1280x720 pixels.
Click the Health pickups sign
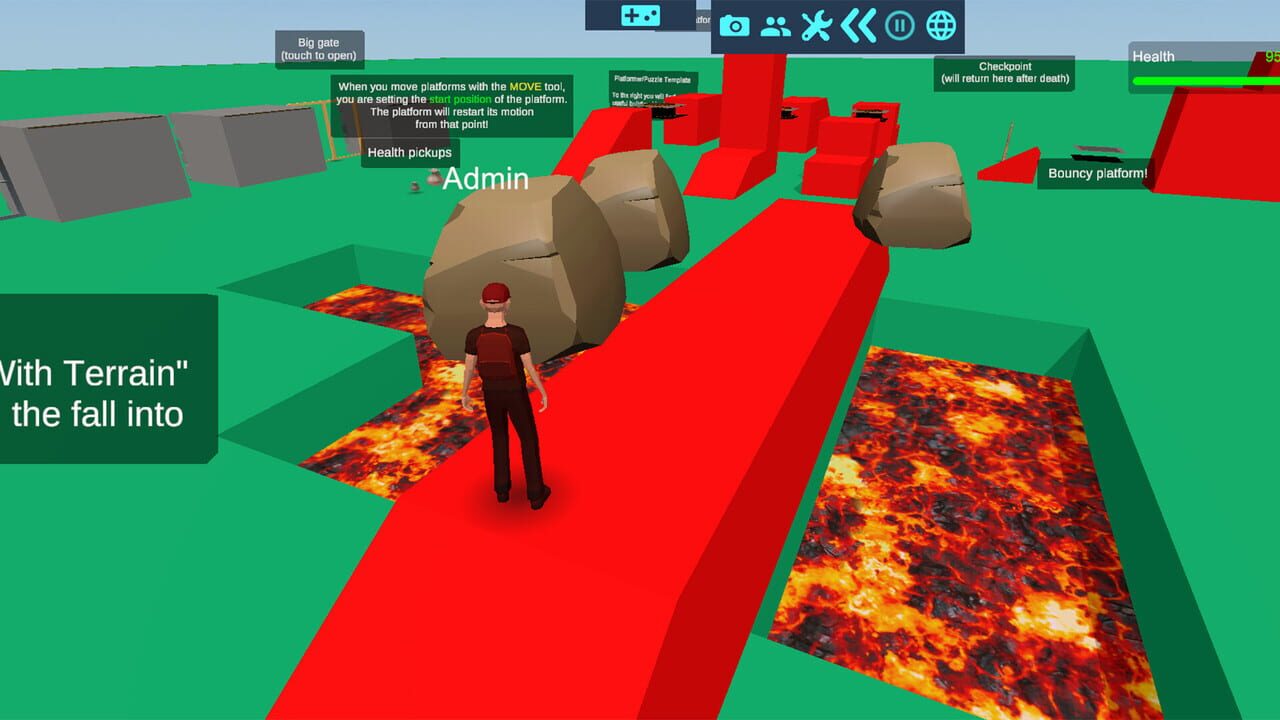(411, 152)
